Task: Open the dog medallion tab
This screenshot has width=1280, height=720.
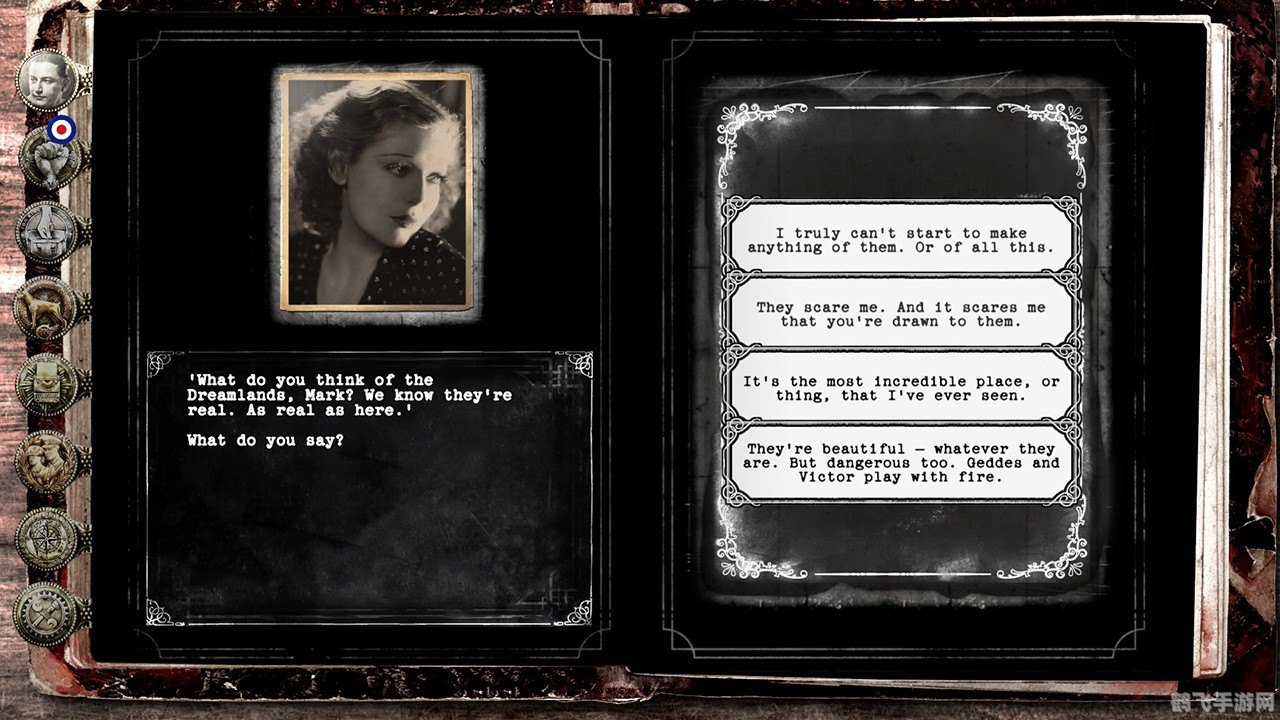Action: 47,306
